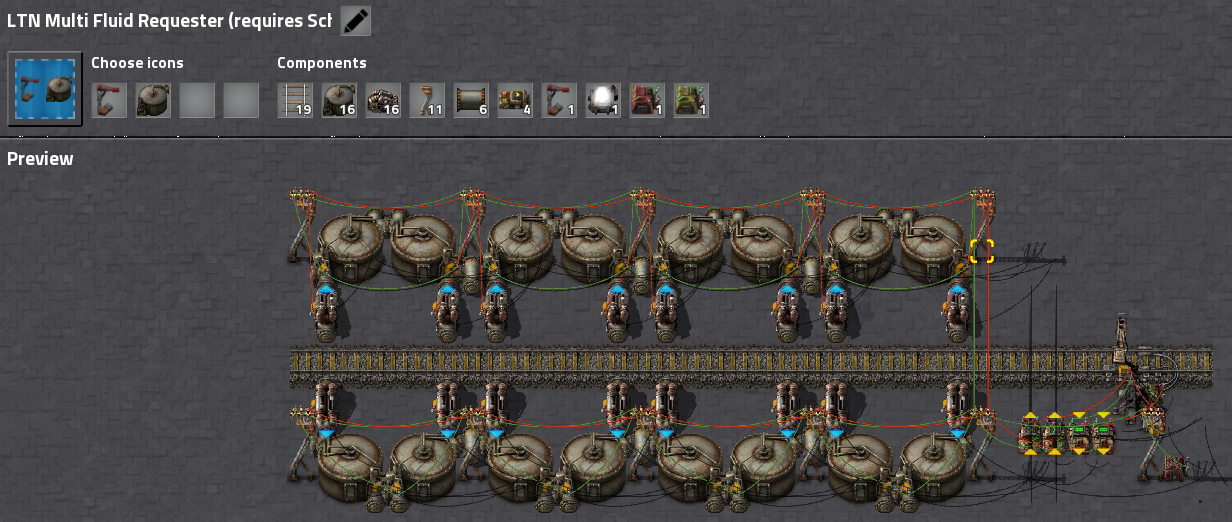
Task: Click the power pole component showing 11
Action: [427, 100]
